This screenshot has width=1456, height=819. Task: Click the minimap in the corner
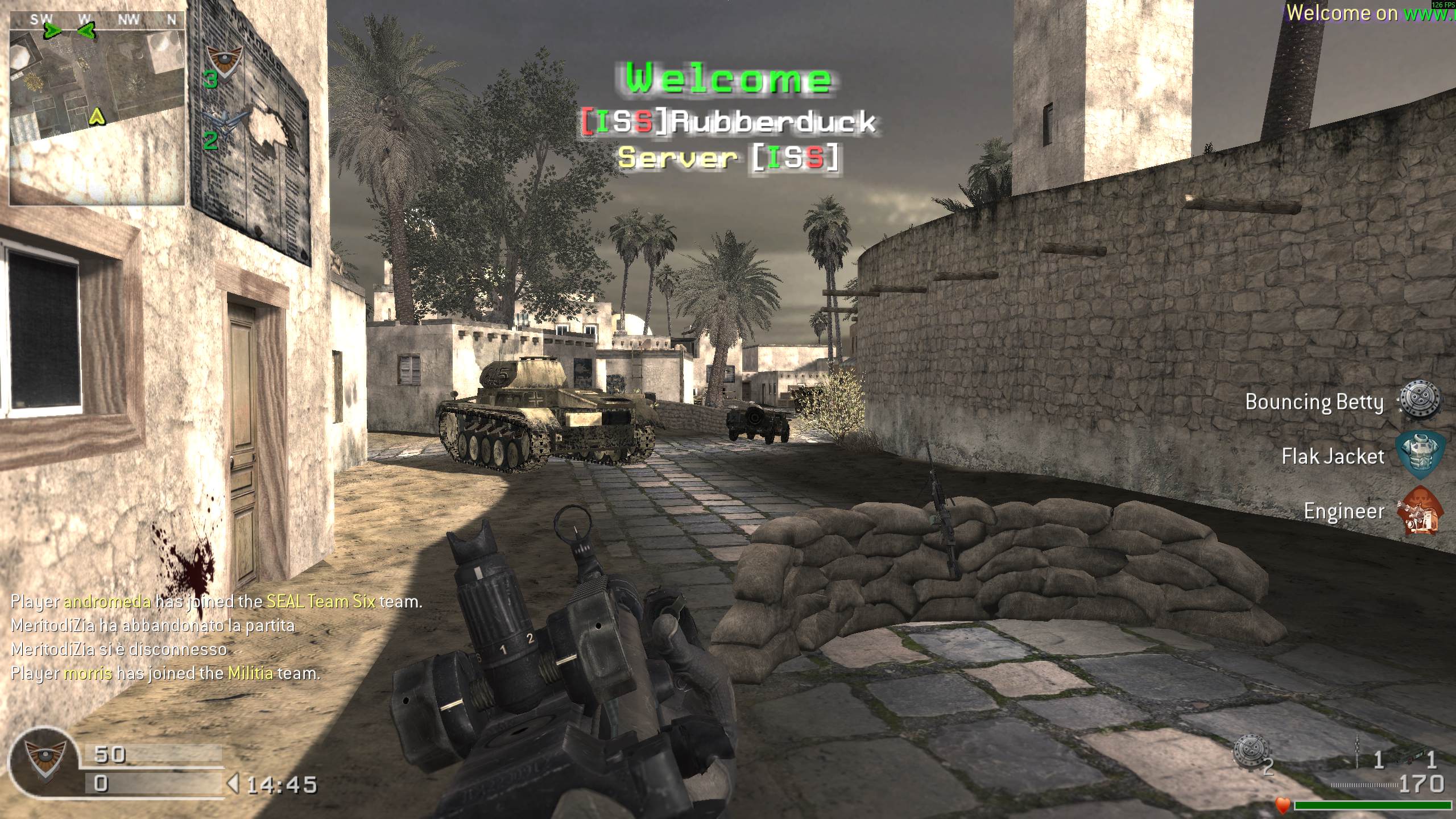coord(97,108)
